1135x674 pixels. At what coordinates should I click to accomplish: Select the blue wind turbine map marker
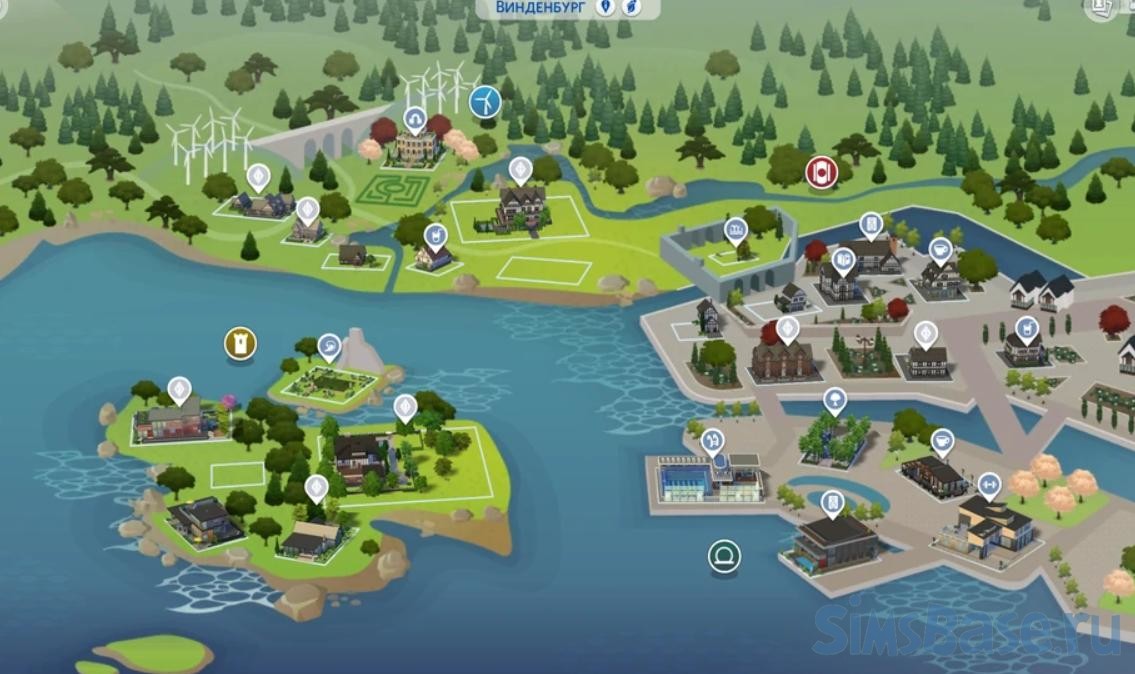(x=484, y=101)
